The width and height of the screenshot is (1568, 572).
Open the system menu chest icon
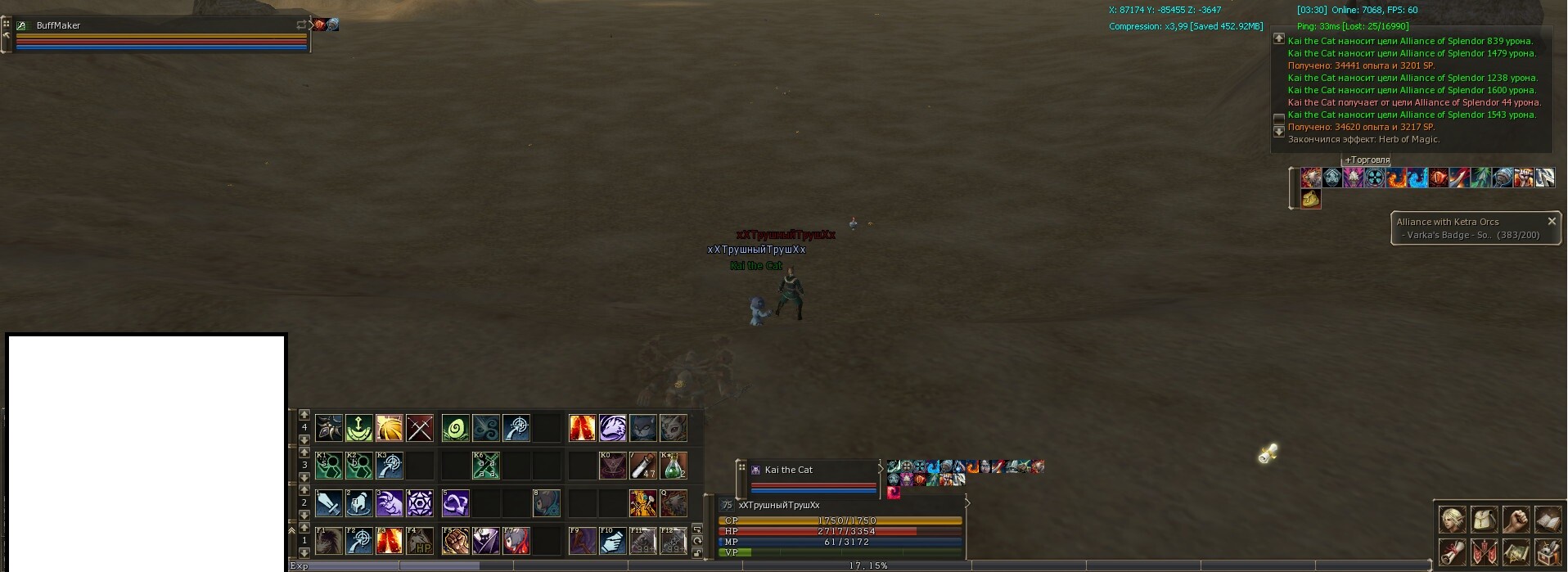point(1548,552)
